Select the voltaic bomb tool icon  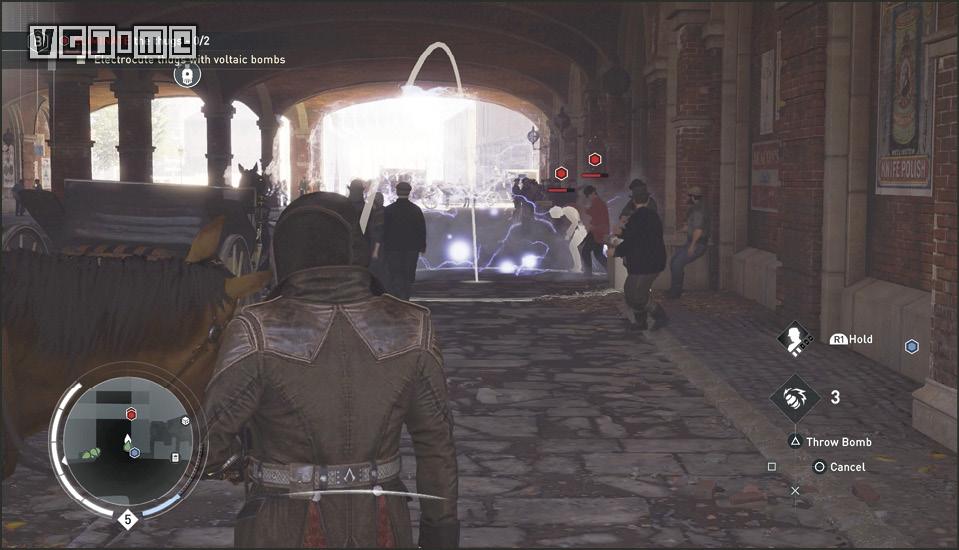795,397
